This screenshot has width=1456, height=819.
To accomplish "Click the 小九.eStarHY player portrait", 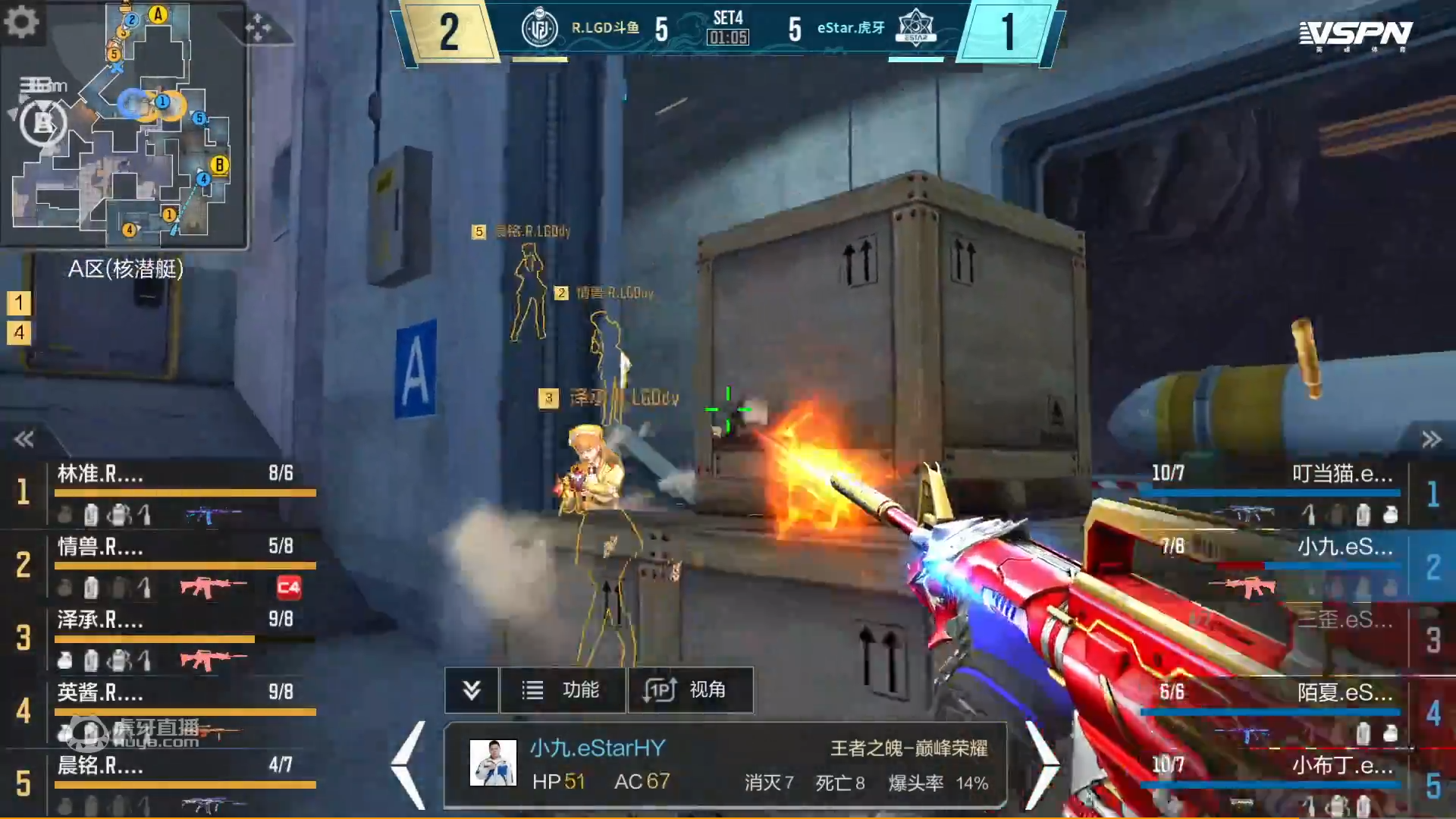I will coord(493,763).
